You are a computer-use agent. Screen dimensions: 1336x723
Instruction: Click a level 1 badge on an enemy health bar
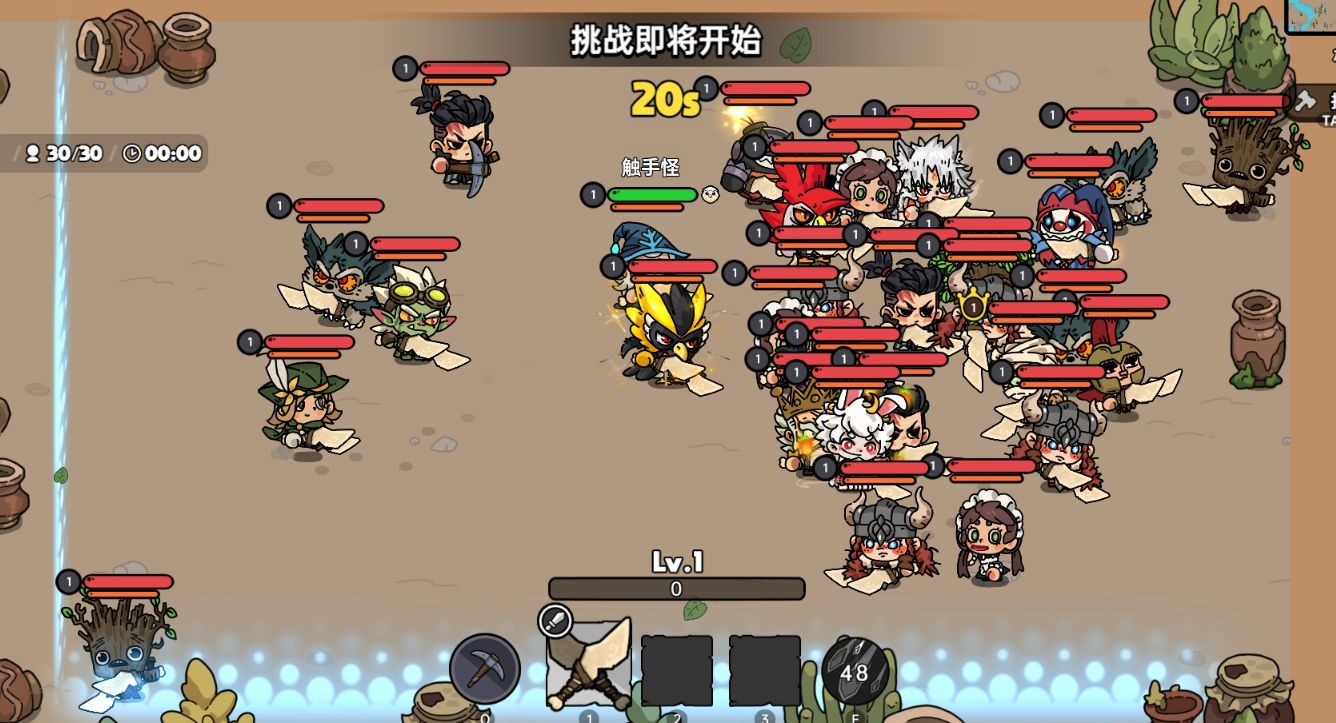point(405,69)
